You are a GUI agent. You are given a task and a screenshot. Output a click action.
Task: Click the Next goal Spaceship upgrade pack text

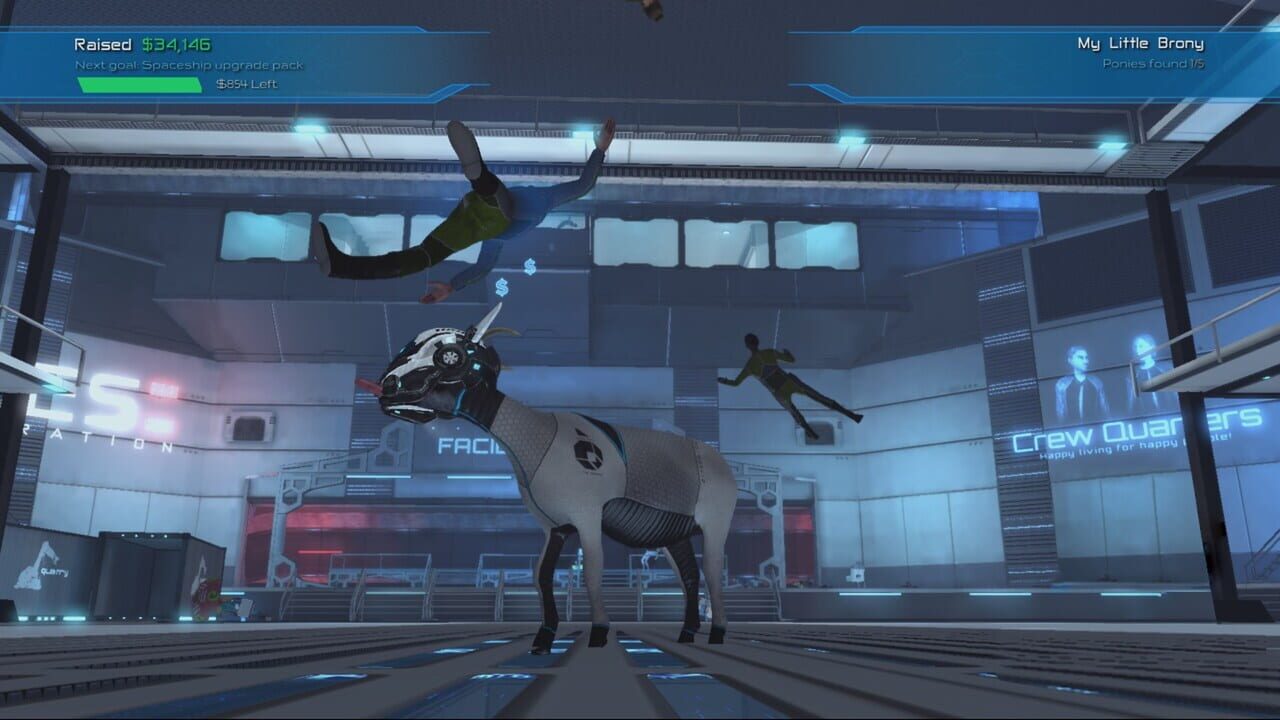(x=188, y=65)
